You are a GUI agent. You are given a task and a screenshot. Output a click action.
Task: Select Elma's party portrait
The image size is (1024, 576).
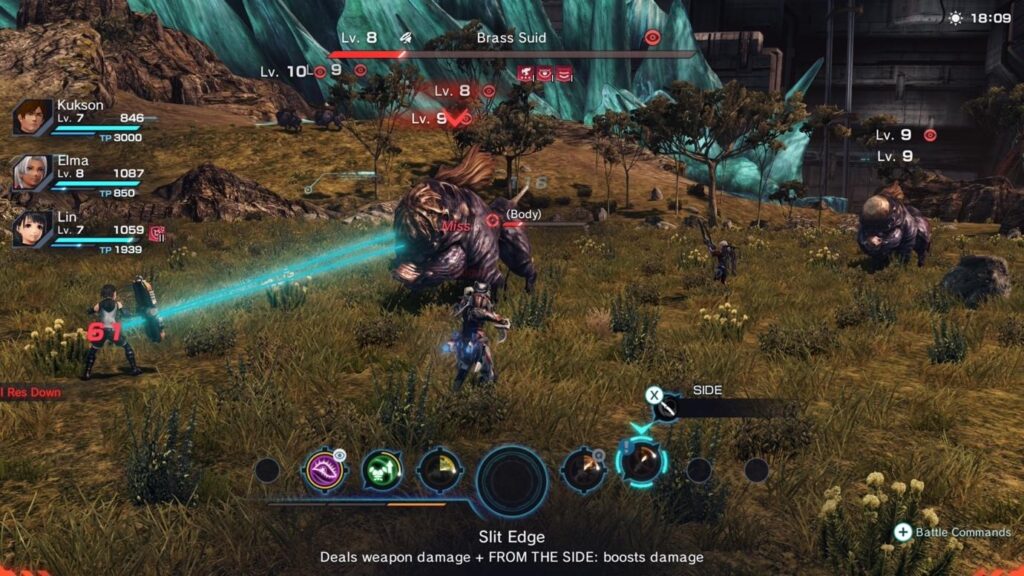coord(32,174)
